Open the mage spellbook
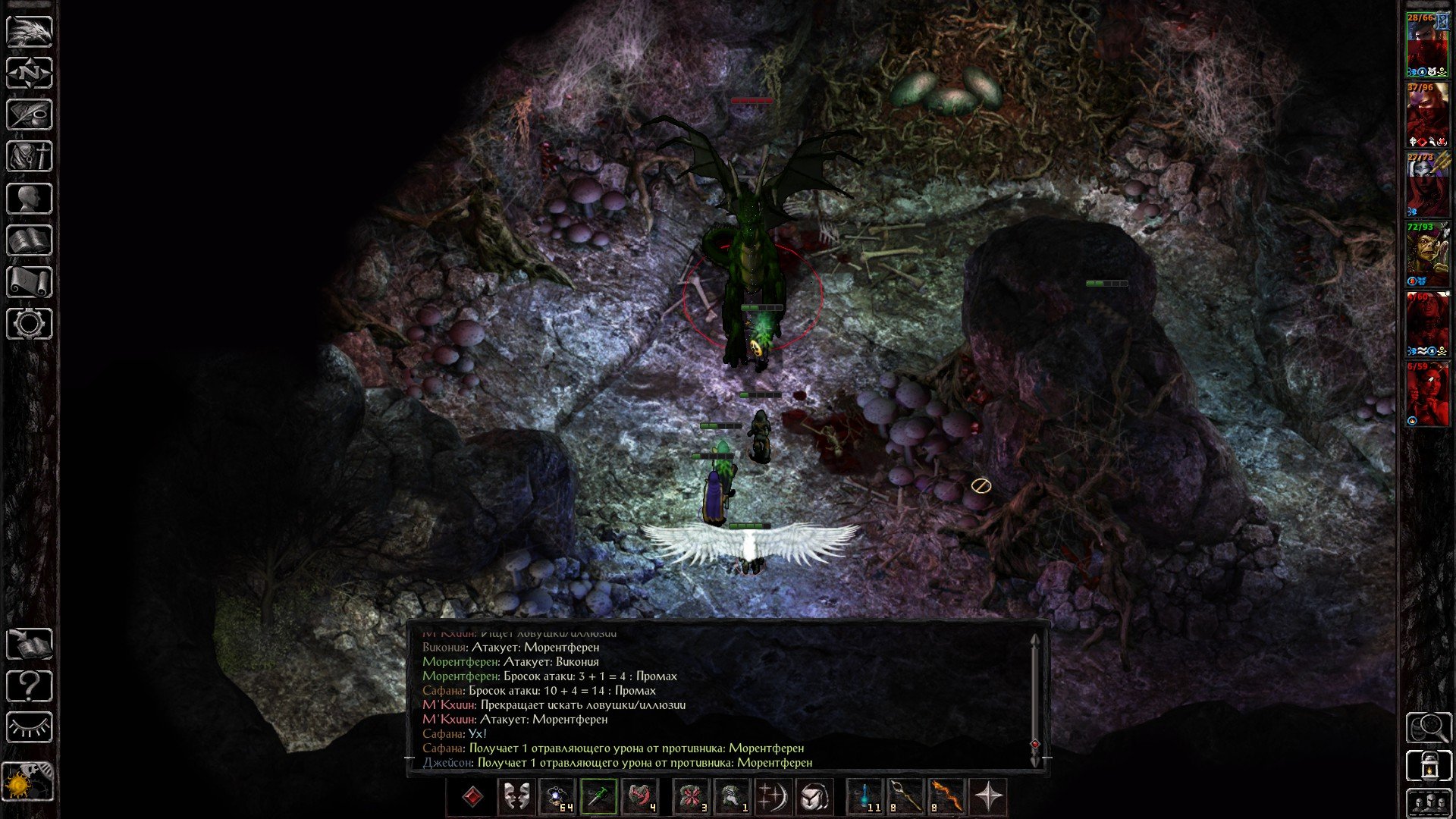Viewport: 1456px width, 819px height. click(x=30, y=240)
